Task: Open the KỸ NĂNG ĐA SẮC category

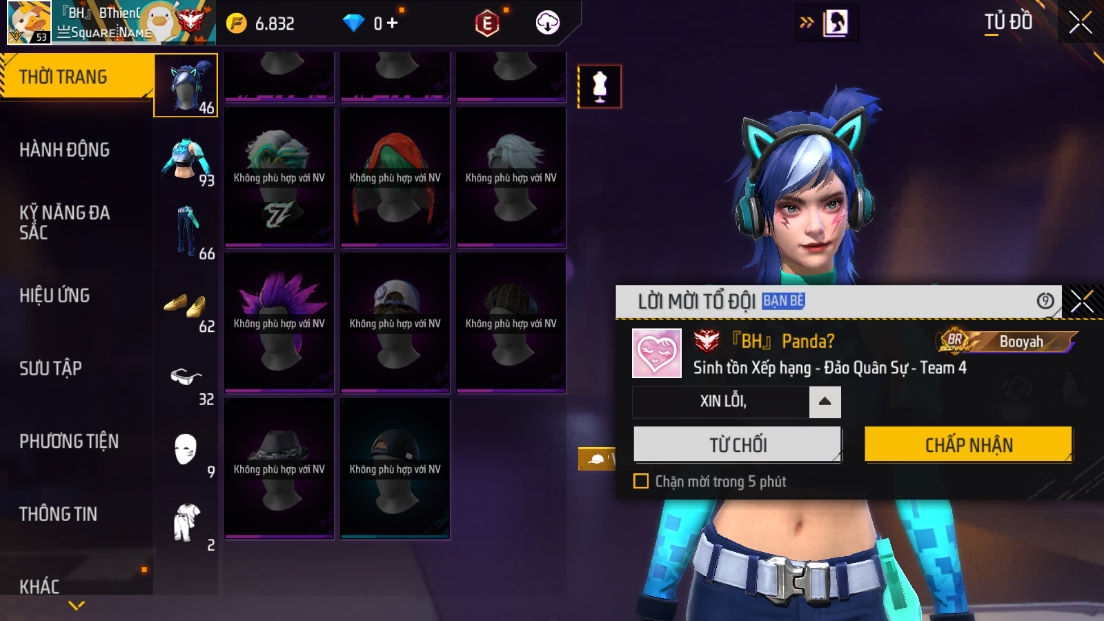Action: [64, 222]
